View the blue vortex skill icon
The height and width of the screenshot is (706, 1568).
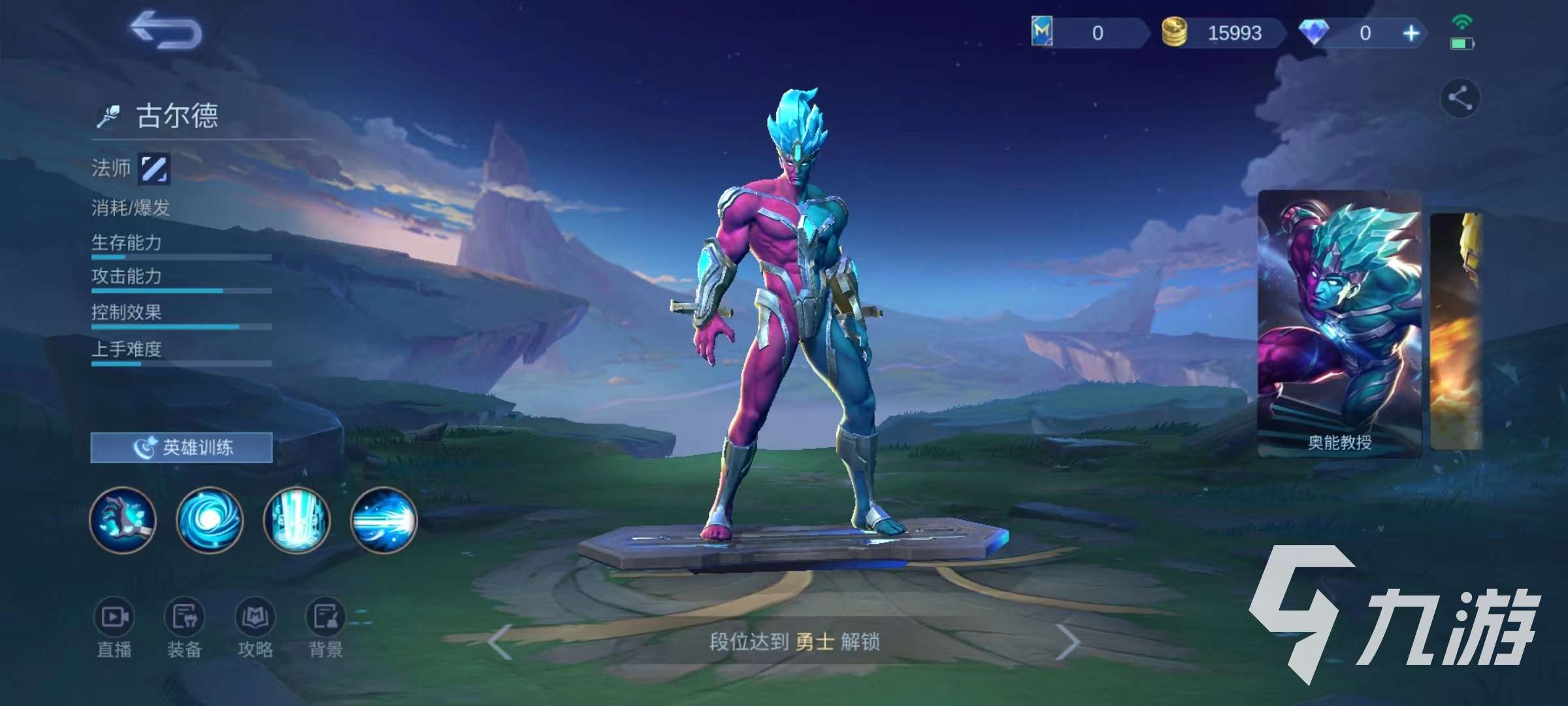(x=210, y=520)
